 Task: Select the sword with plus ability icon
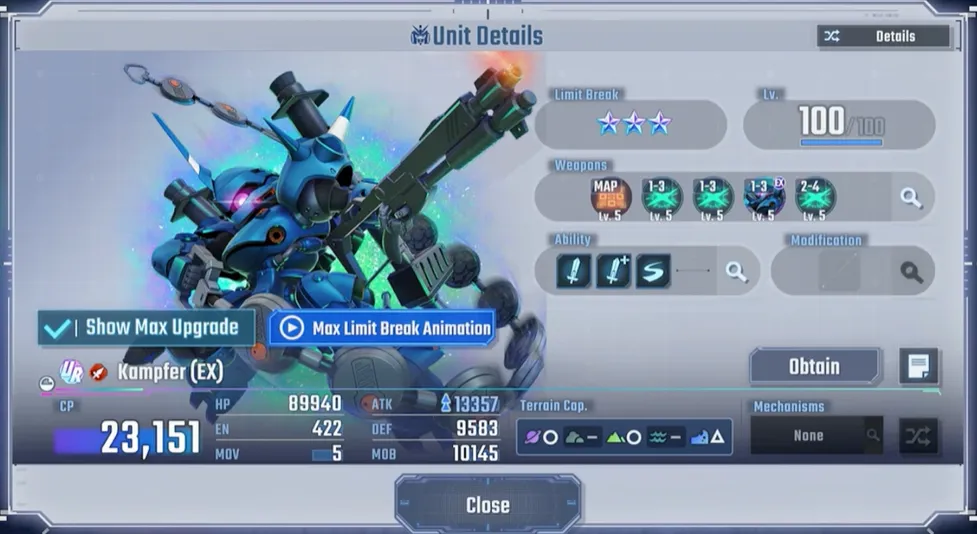pos(613,271)
